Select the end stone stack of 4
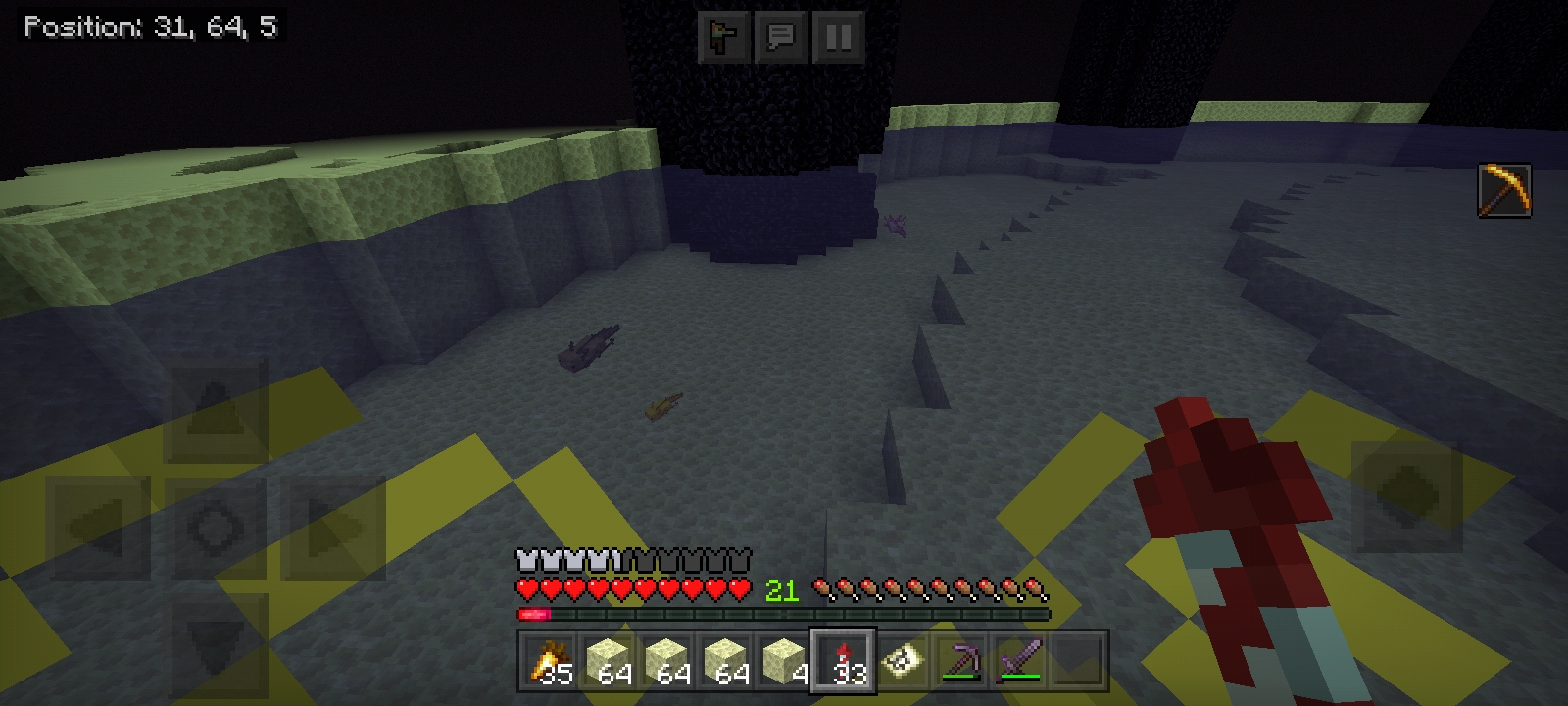Screen dimensions: 1568x706 click(x=784, y=662)
